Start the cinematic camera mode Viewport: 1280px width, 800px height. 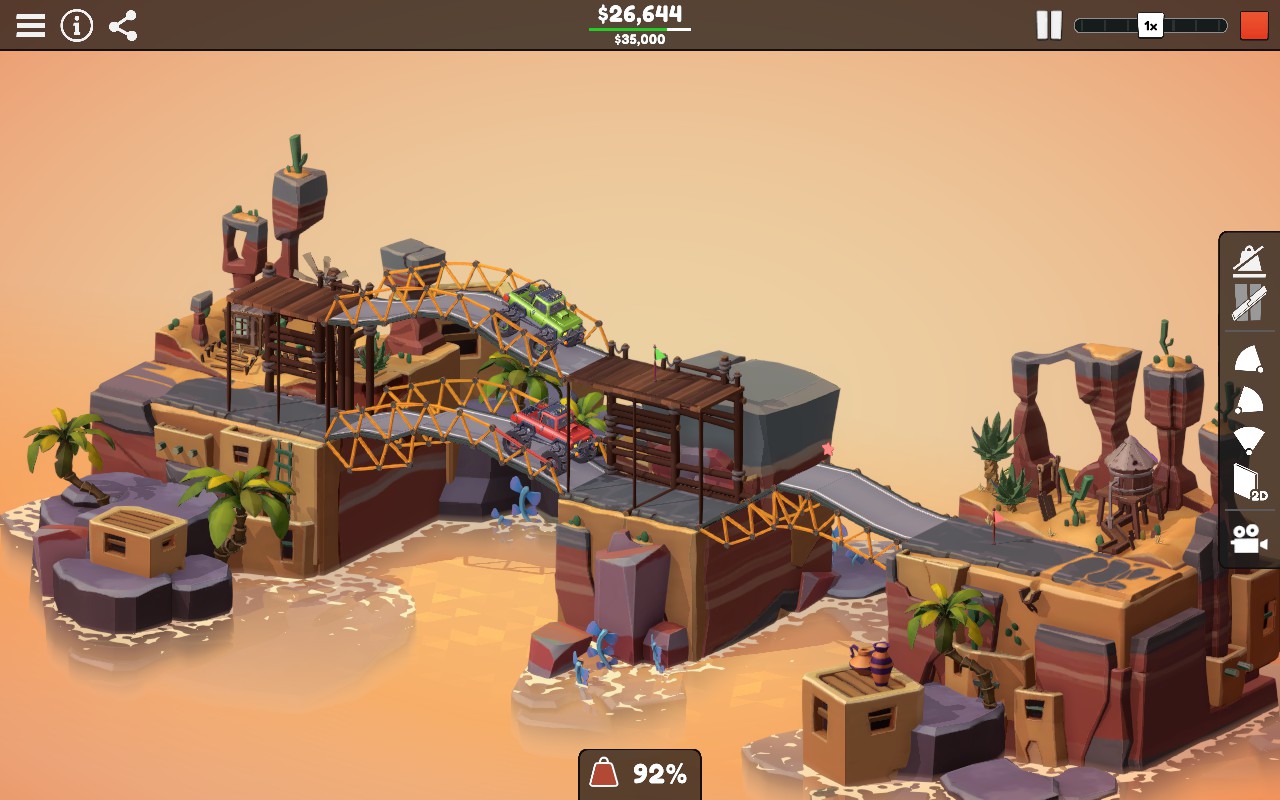click(x=1247, y=535)
